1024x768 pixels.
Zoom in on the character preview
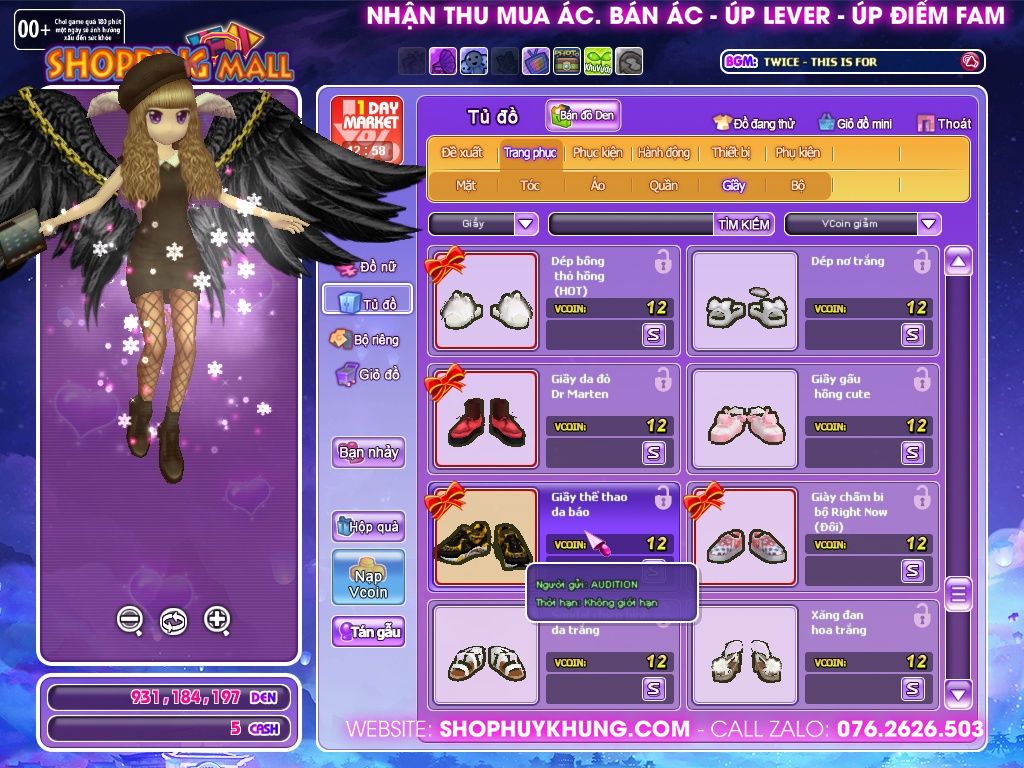tap(217, 620)
